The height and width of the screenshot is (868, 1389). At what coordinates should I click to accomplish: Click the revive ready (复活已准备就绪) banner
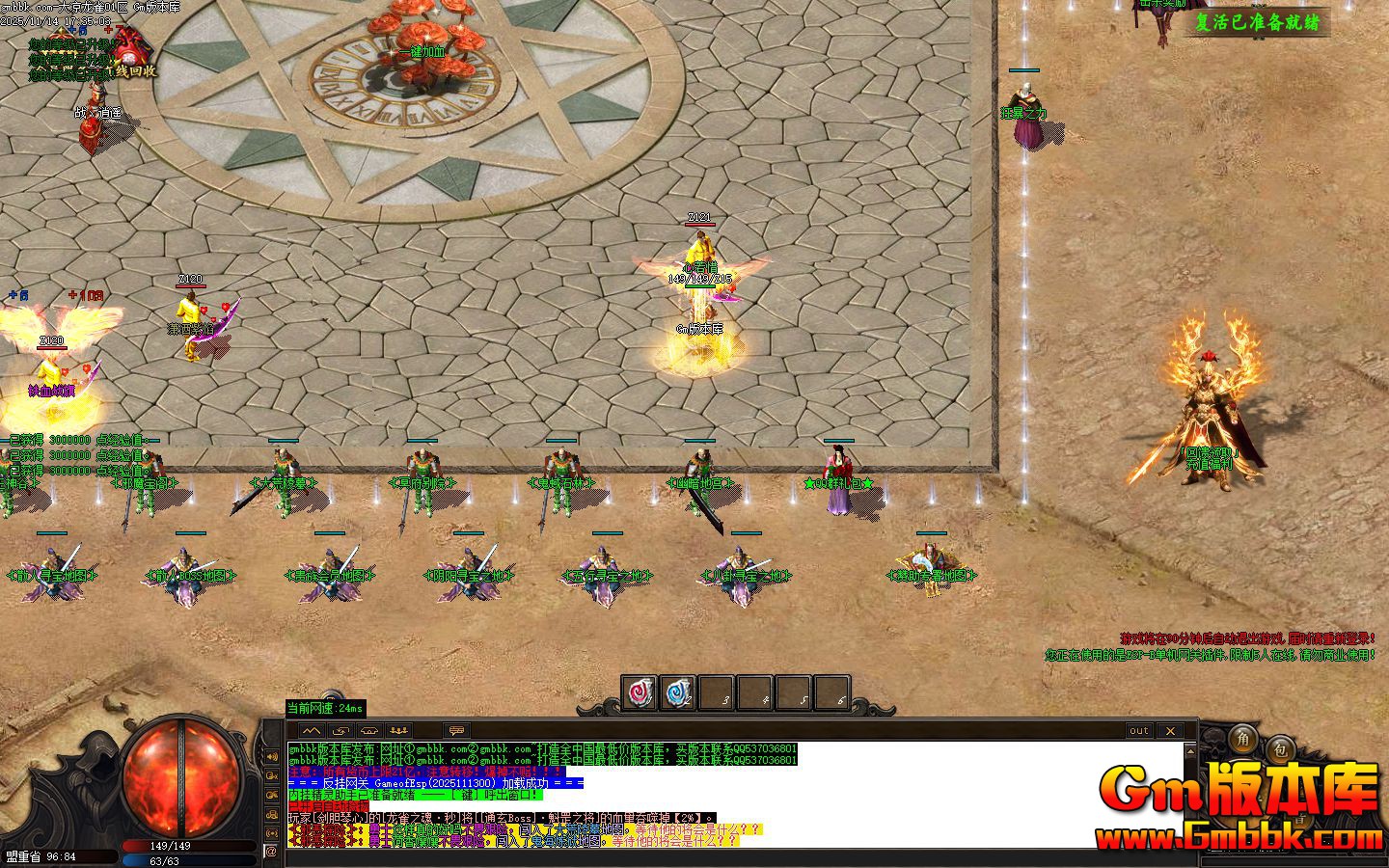1257,21
